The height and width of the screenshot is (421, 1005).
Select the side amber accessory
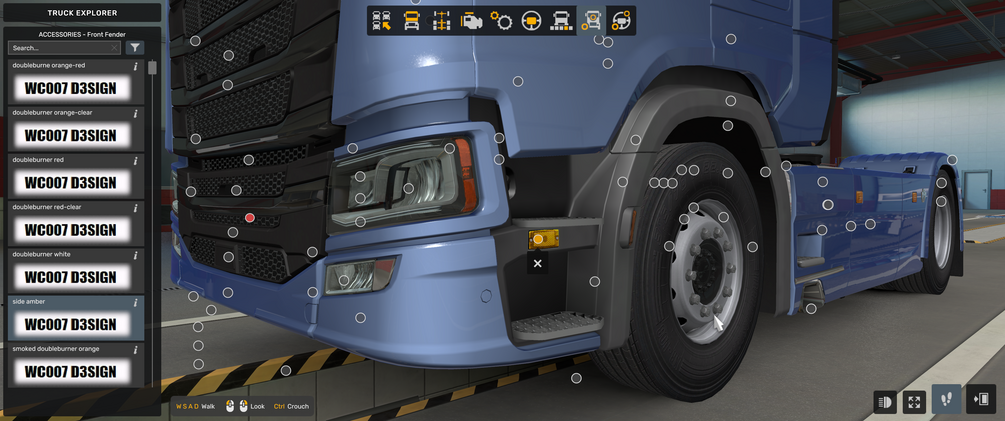click(x=71, y=324)
